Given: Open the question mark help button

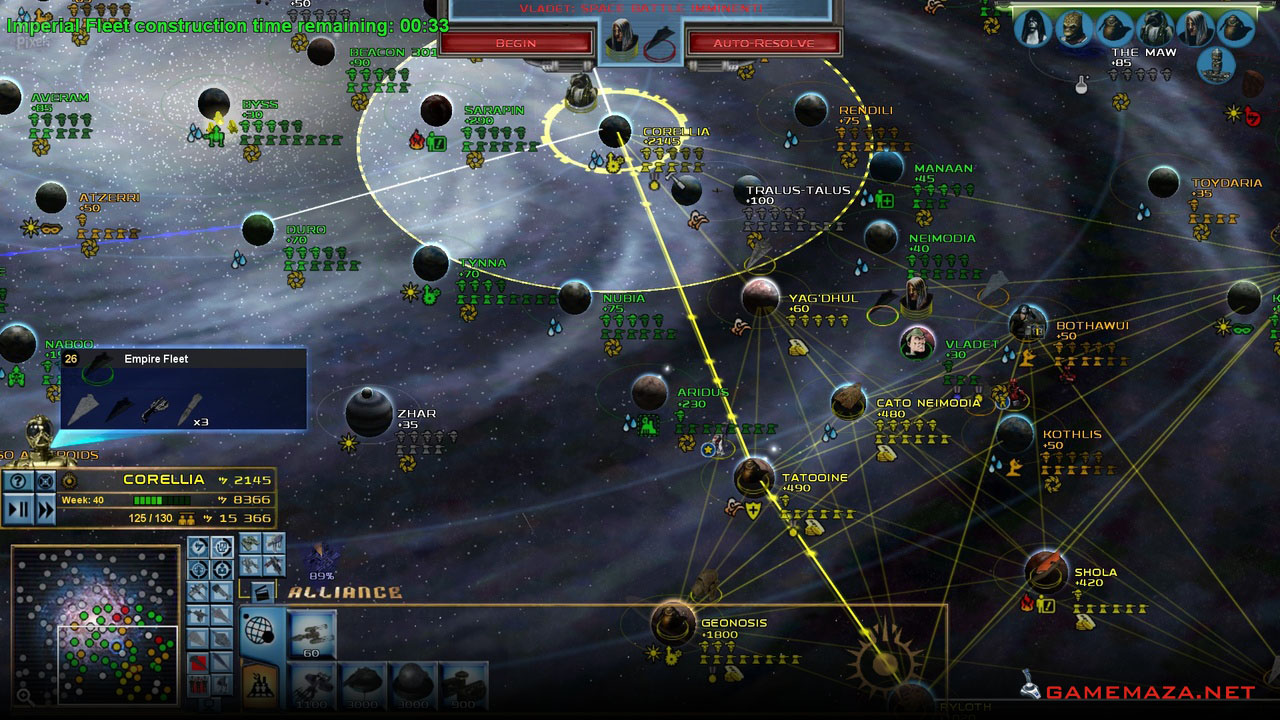Looking at the screenshot, I should (x=18, y=481).
